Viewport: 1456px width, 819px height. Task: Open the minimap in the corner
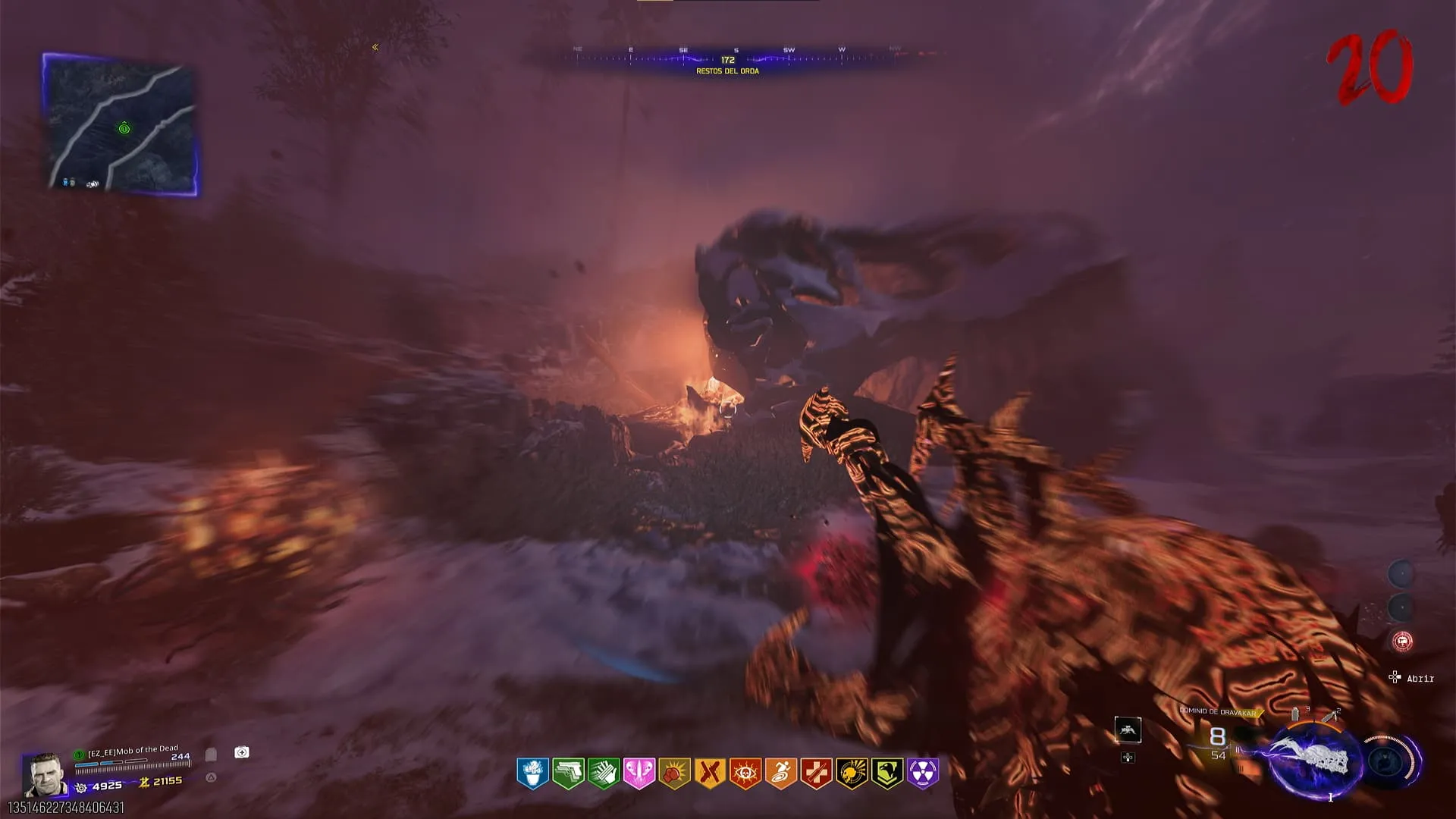[121, 124]
